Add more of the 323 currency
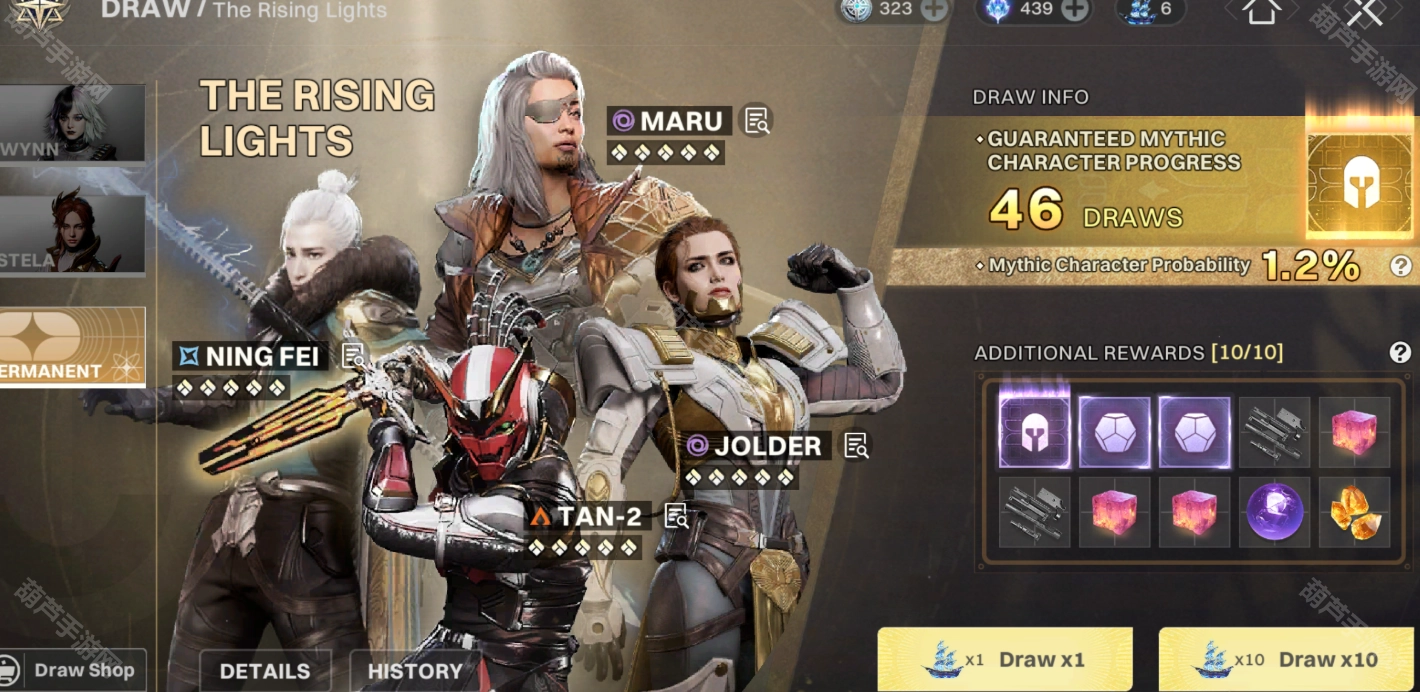Screen dimensions: 1420x692 [x=933, y=9]
